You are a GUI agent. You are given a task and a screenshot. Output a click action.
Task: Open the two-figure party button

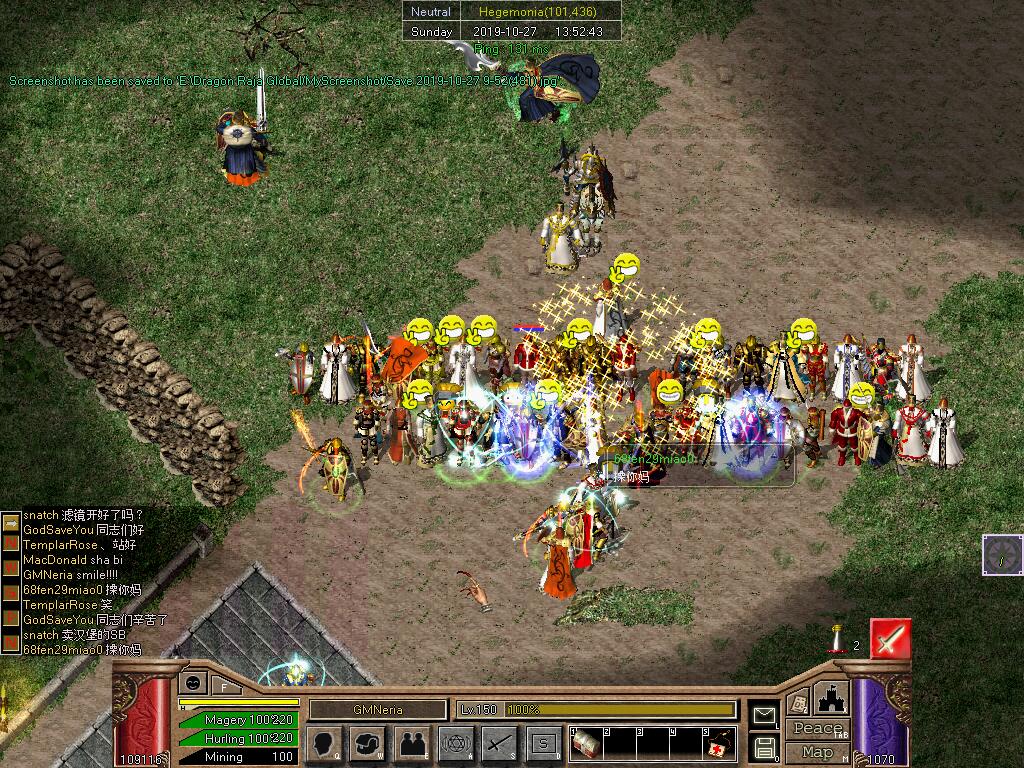coord(412,744)
